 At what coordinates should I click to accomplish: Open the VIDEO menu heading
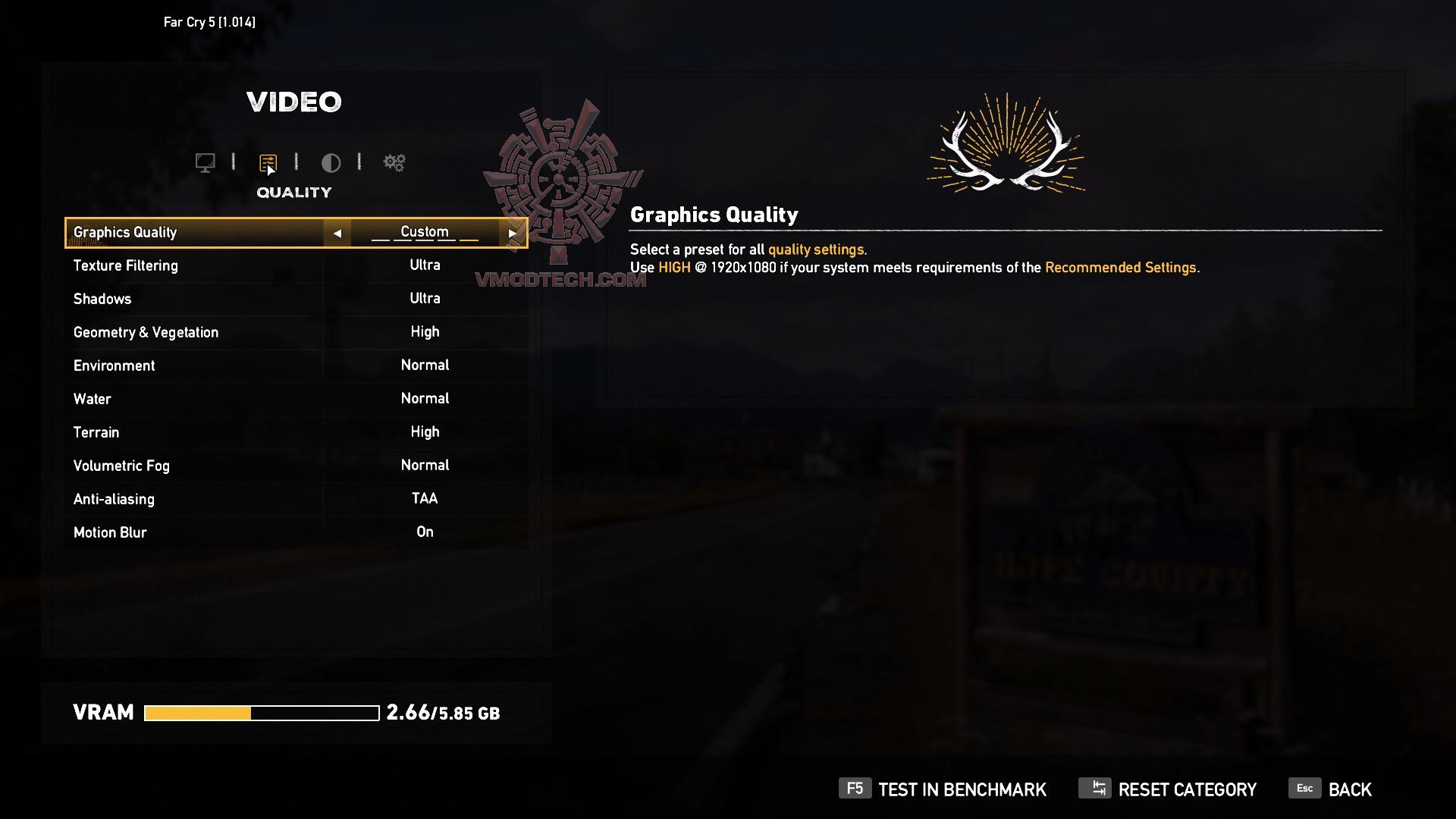[x=294, y=101]
